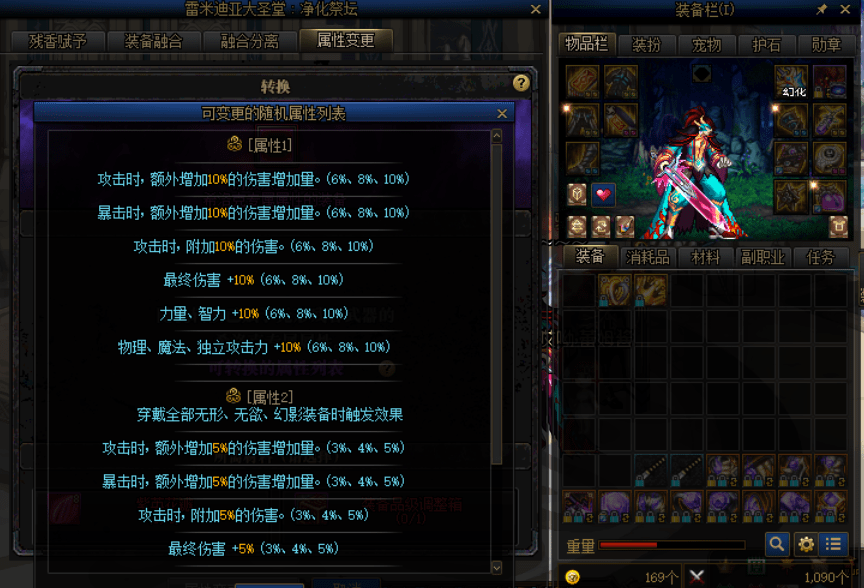Switch to the 残香赋予 tab

tap(58, 41)
